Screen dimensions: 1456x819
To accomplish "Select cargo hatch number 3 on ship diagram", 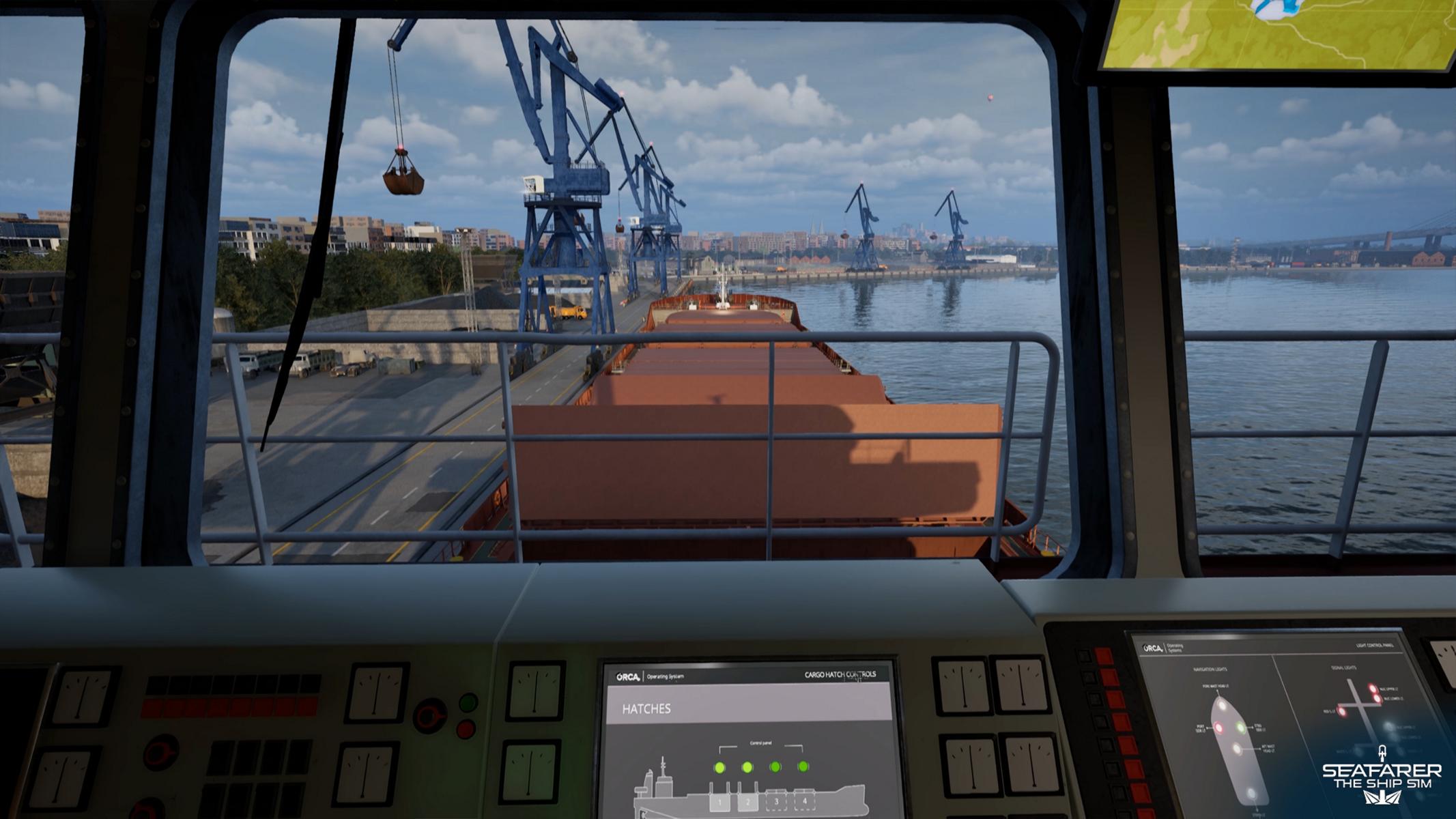I will (x=776, y=801).
